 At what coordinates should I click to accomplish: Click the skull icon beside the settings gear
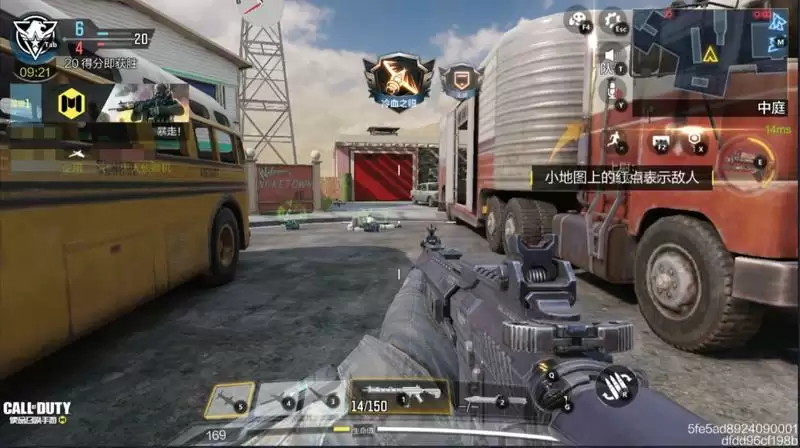point(577,19)
